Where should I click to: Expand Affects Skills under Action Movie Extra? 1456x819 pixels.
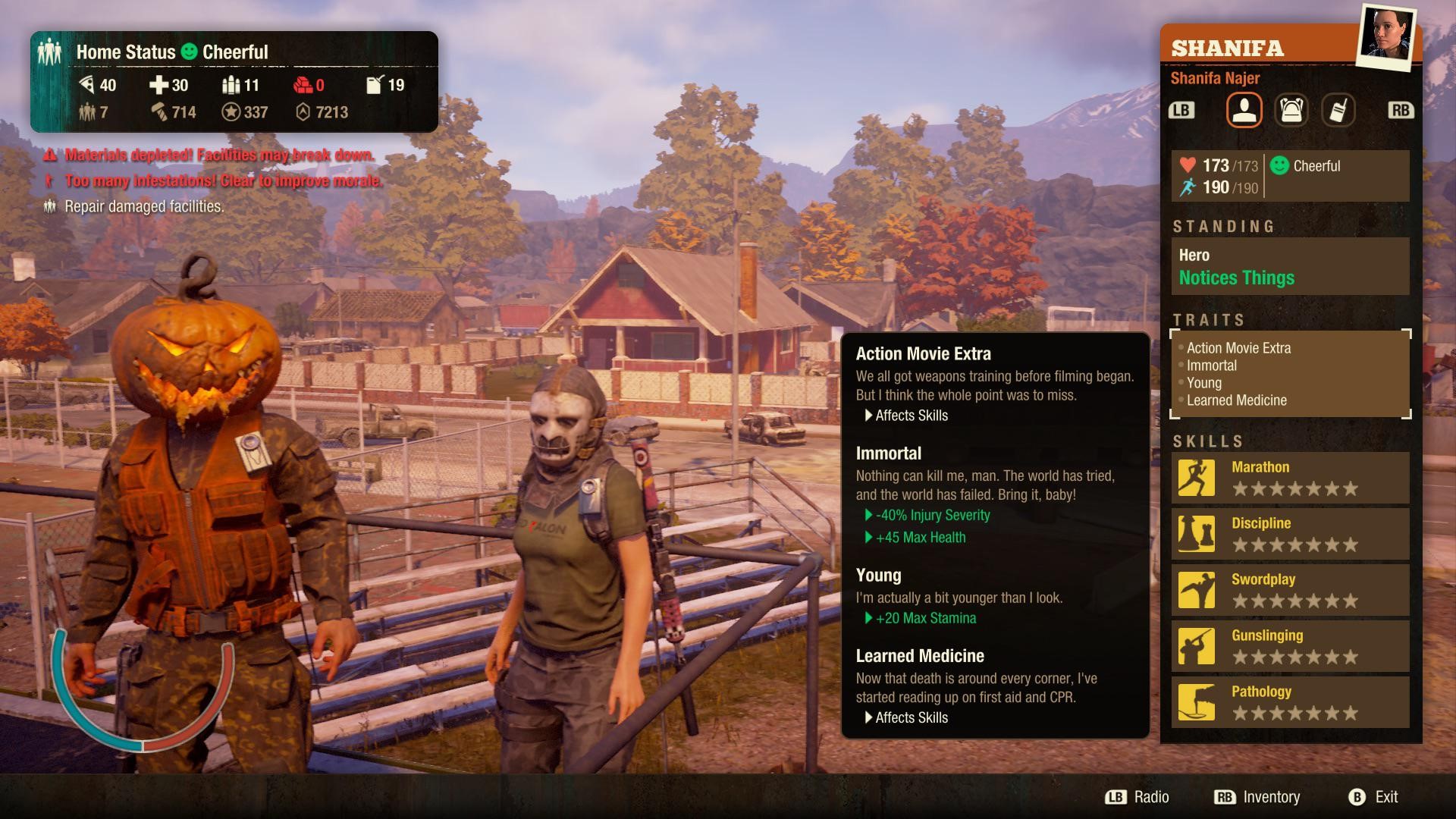pyautogui.click(x=907, y=416)
